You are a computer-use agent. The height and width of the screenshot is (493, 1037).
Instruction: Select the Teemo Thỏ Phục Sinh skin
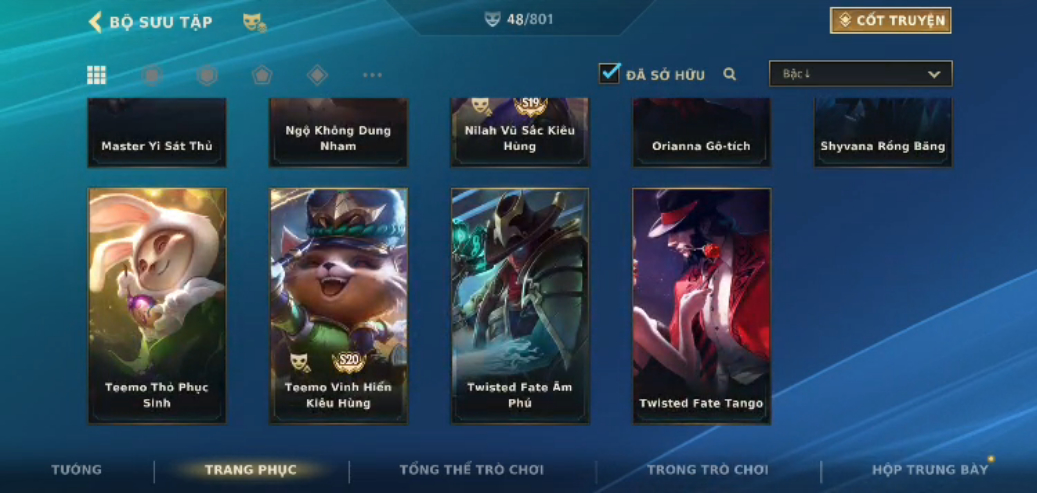pyautogui.click(x=157, y=305)
